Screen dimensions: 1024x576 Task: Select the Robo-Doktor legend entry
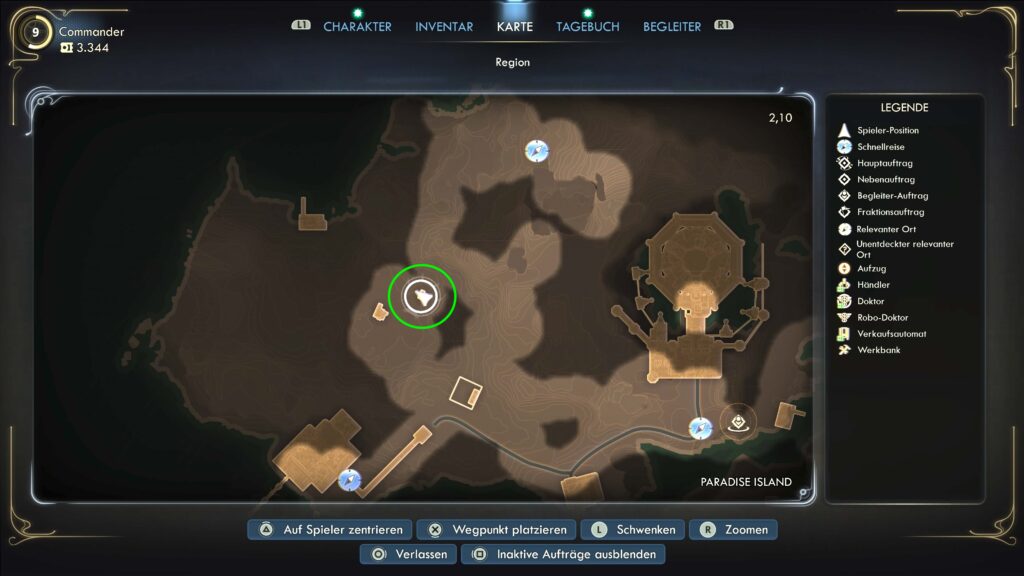coord(883,318)
